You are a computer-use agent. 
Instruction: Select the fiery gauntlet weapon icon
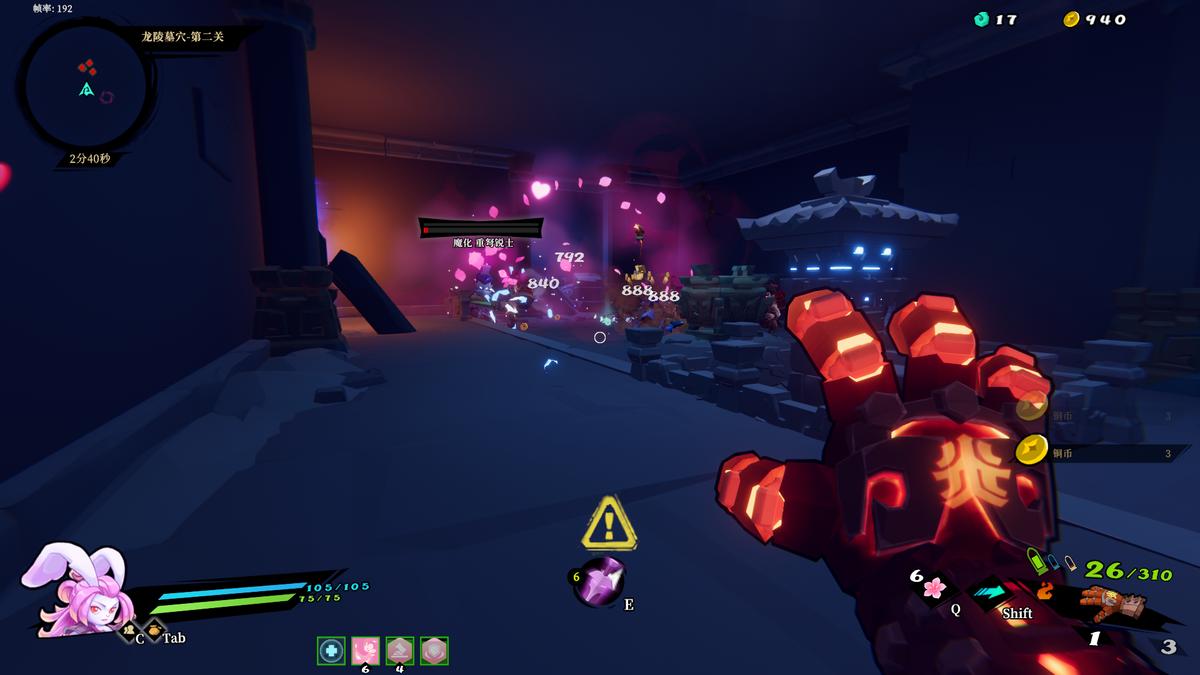1113,603
